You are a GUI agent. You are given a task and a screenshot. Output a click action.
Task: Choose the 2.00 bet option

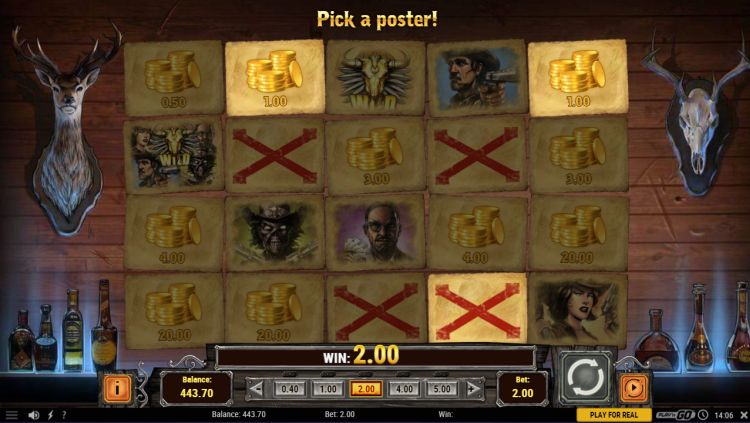366,389
